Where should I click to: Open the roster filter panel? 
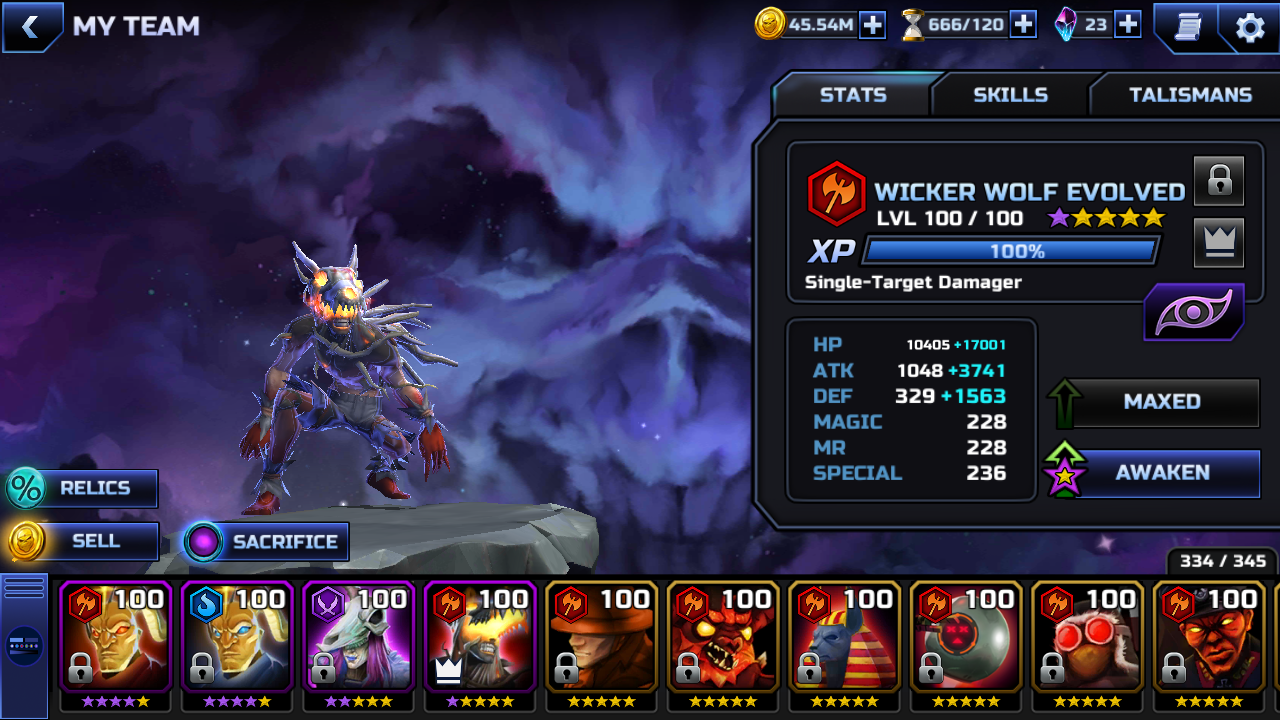pos(24,646)
